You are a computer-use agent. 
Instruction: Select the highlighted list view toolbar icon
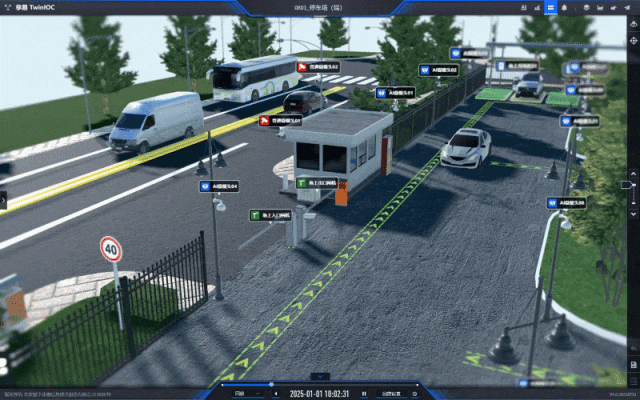click(550, 7)
